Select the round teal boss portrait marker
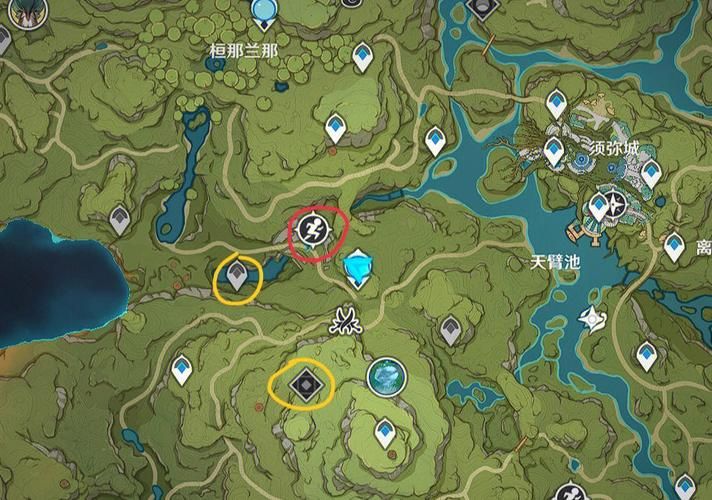712x500 pixels. click(384, 377)
